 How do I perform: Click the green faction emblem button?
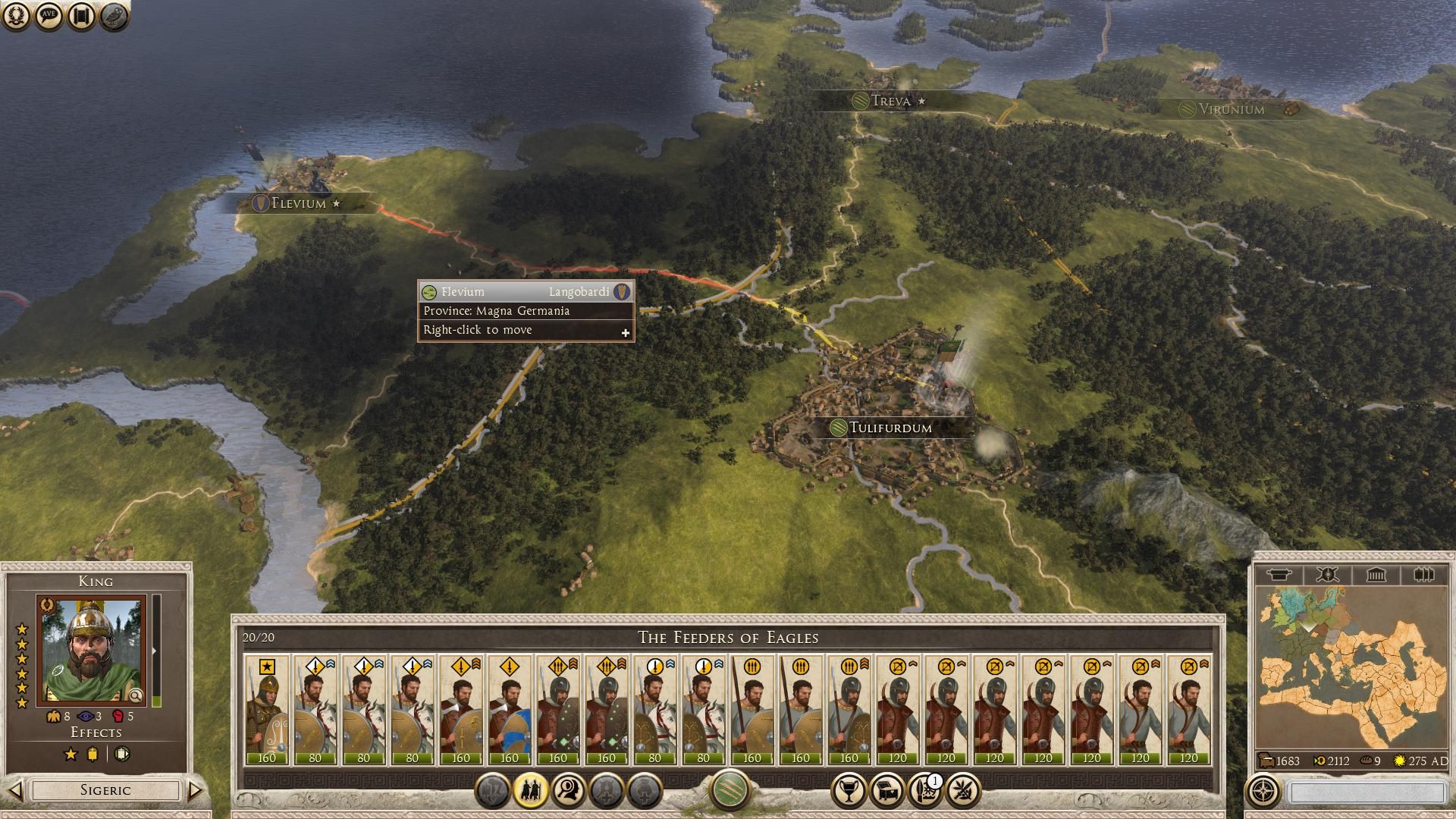pos(730,789)
